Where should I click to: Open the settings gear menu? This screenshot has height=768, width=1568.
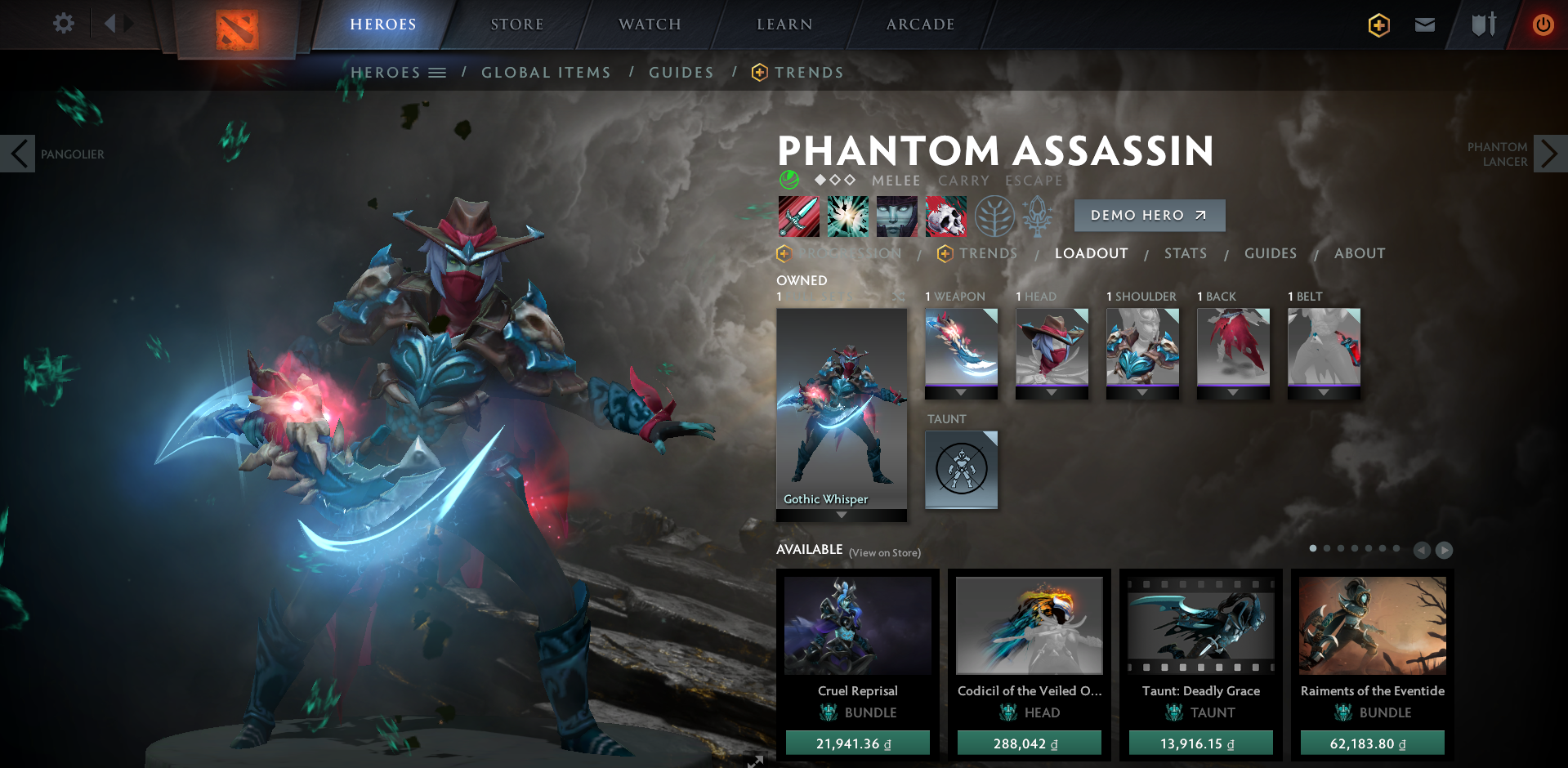(x=63, y=24)
